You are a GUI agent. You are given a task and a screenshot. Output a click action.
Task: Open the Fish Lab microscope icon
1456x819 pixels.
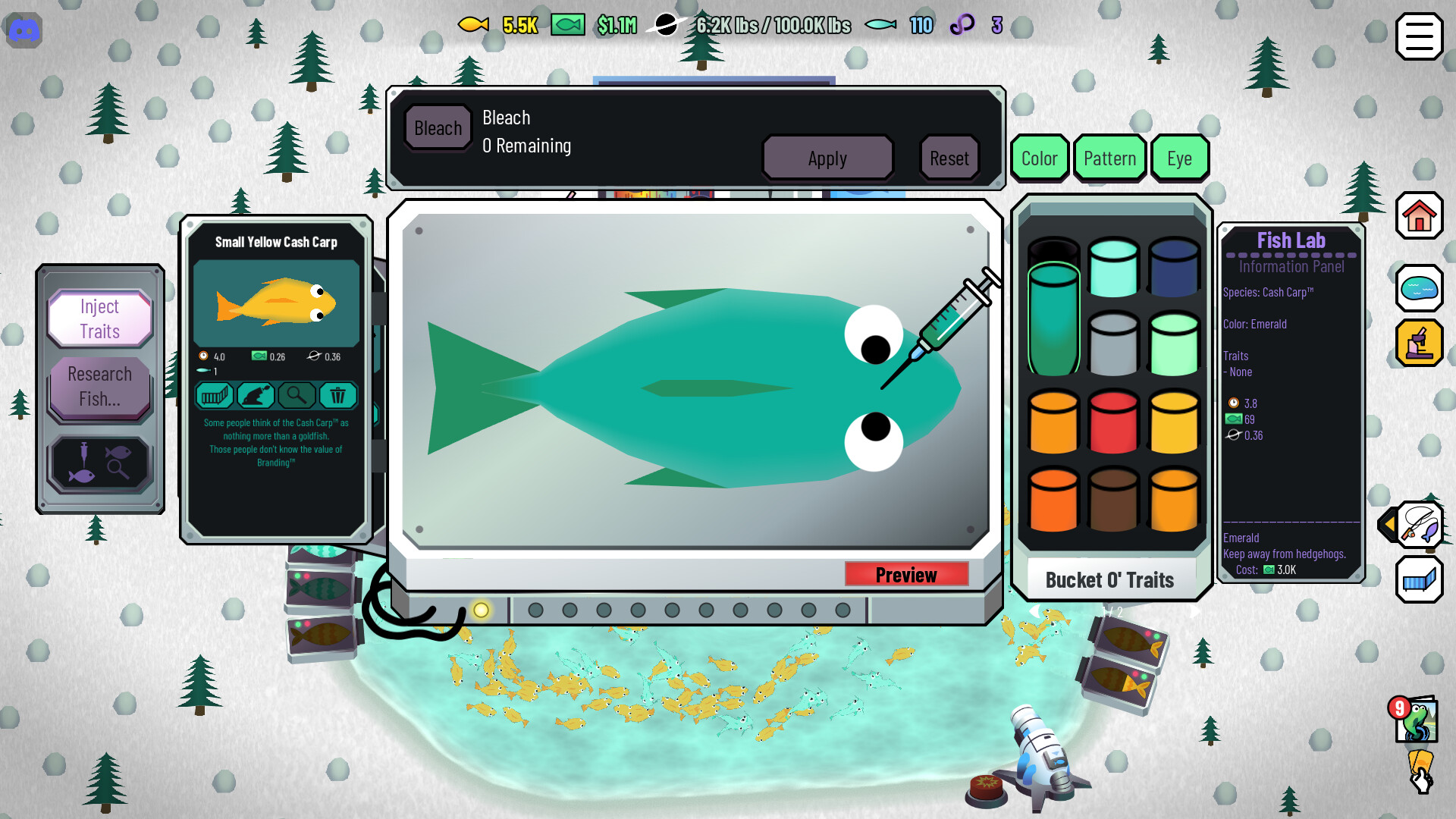(x=1419, y=343)
